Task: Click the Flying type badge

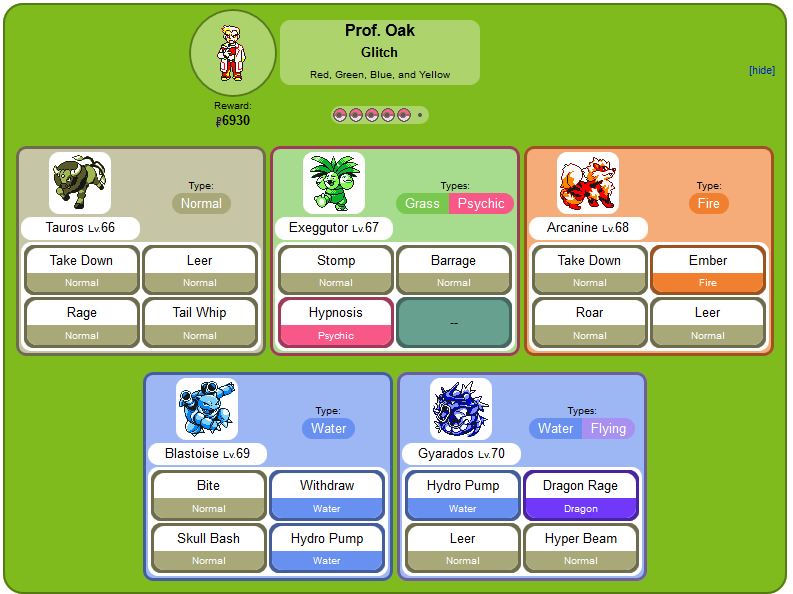Action: tap(608, 429)
